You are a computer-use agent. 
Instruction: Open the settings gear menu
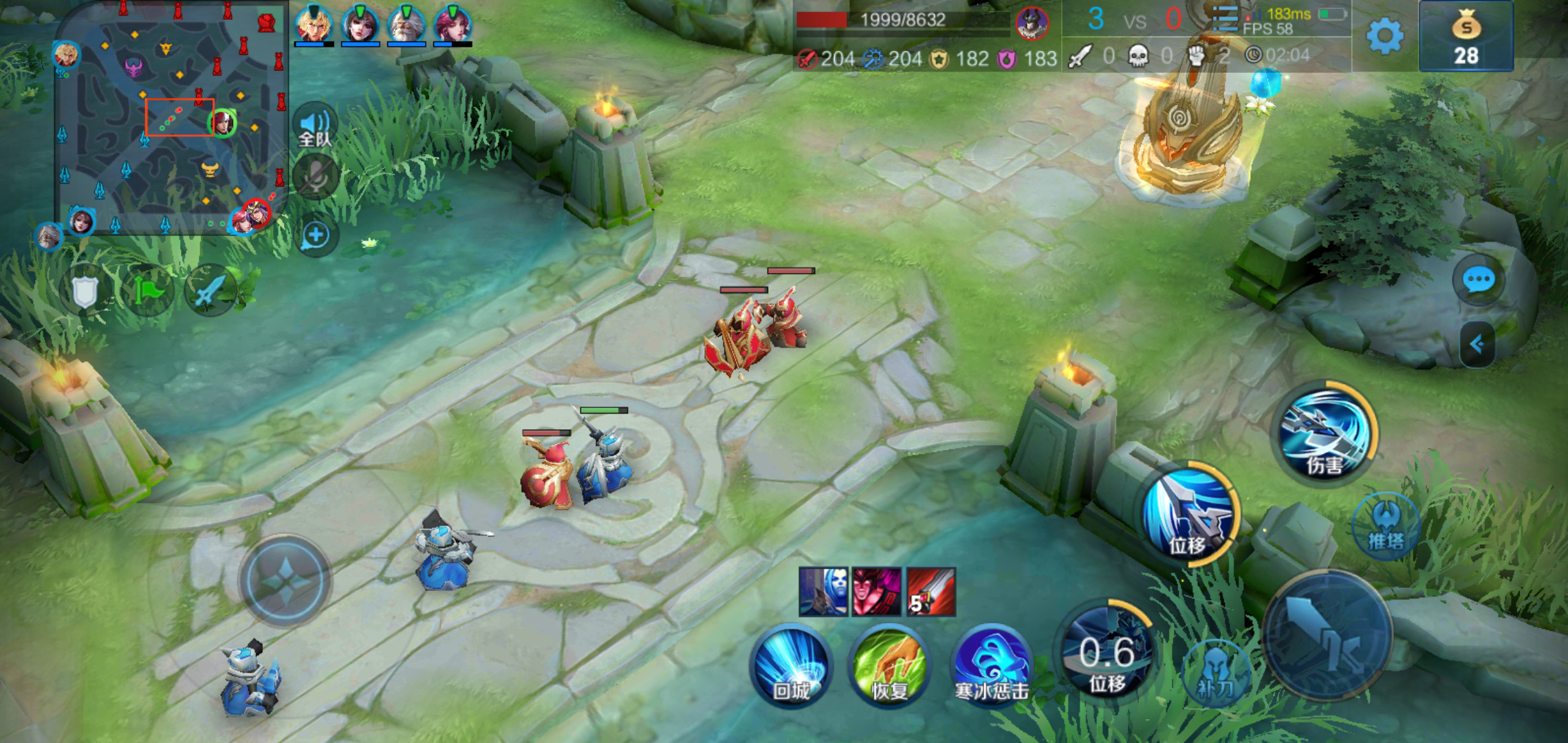[1384, 36]
